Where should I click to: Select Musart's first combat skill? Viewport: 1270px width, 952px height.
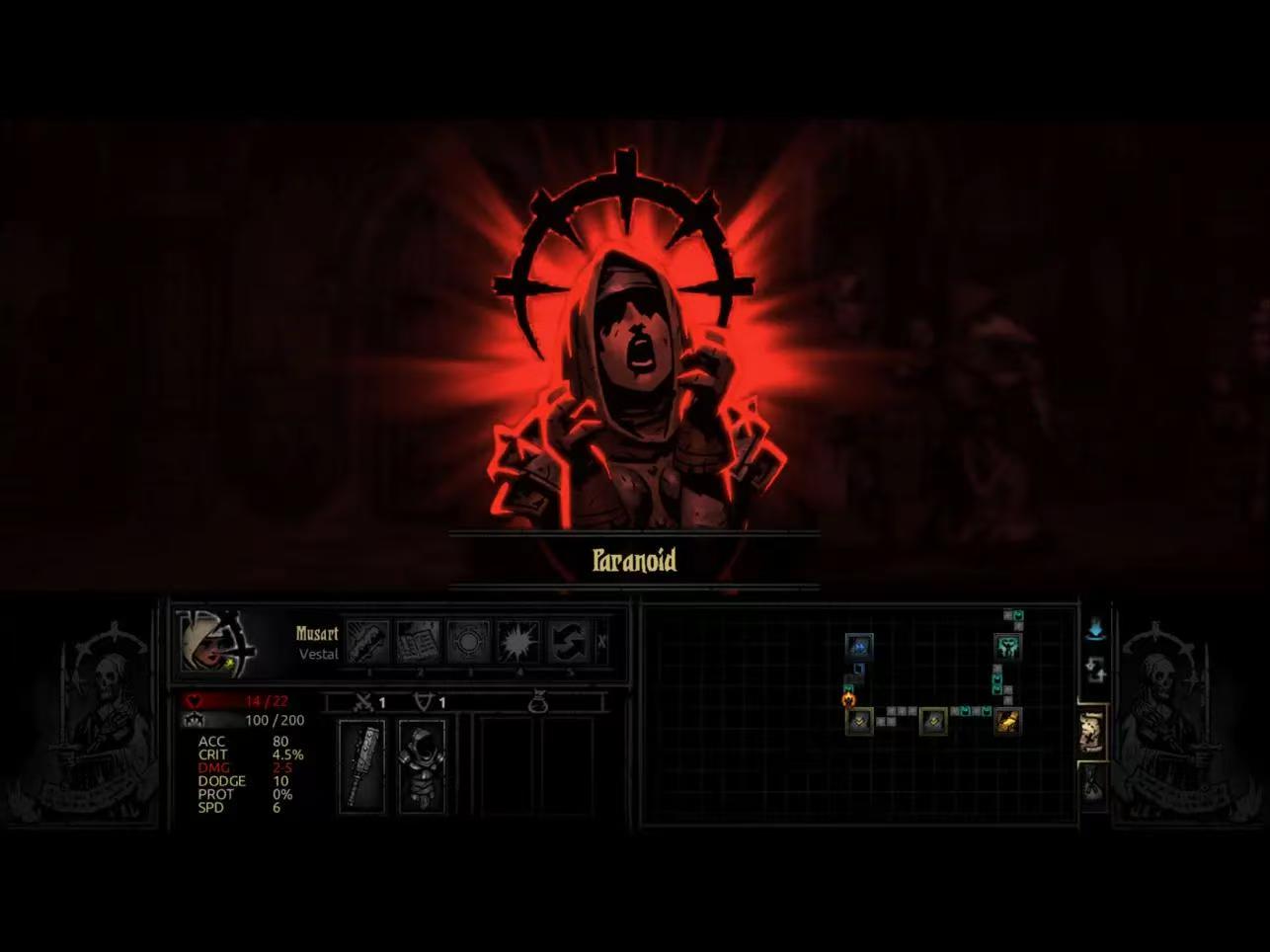click(x=369, y=640)
